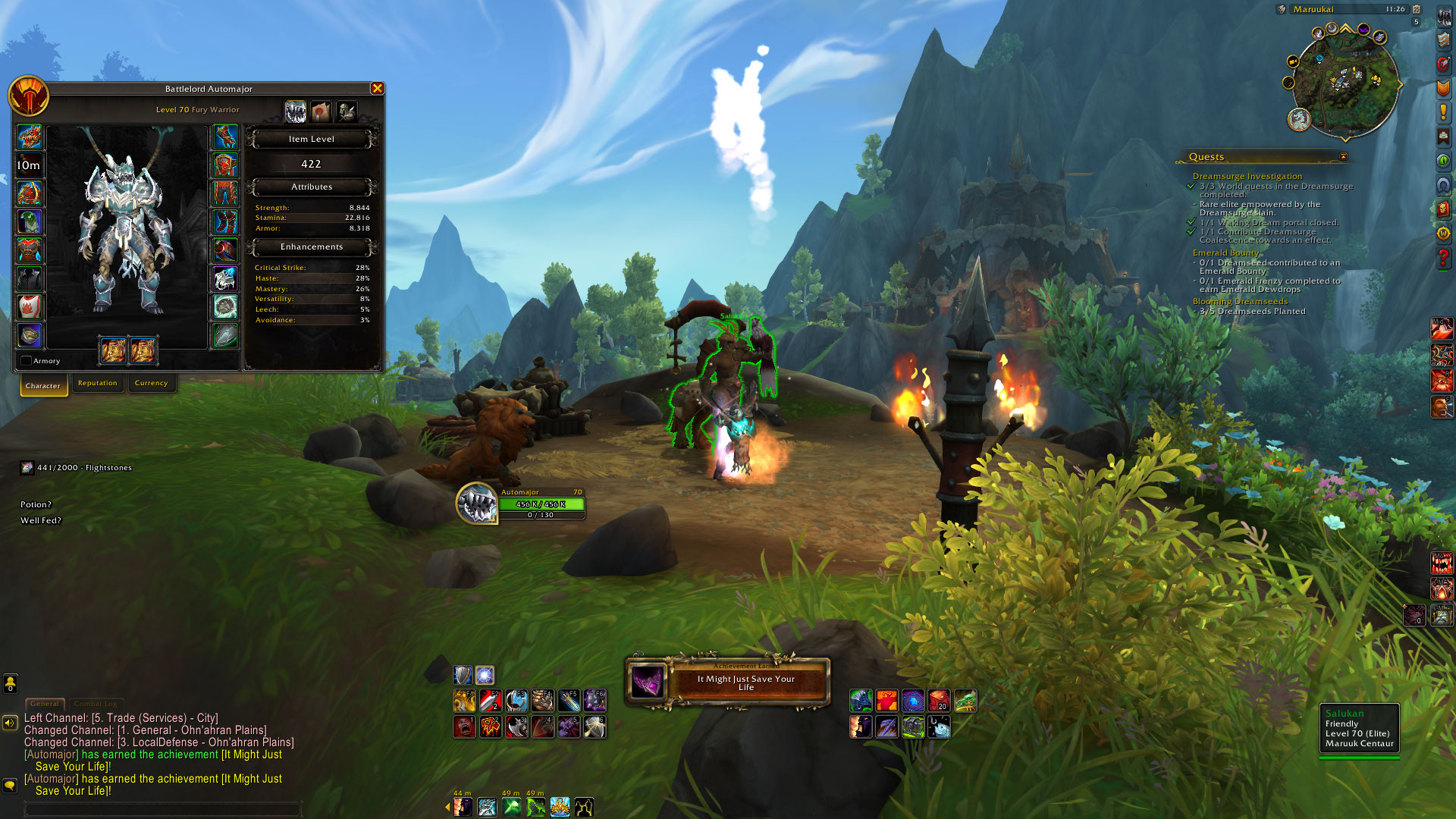Switch to the Combat Log chat tab
Viewport: 1456px width, 819px height.
click(x=96, y=704)
